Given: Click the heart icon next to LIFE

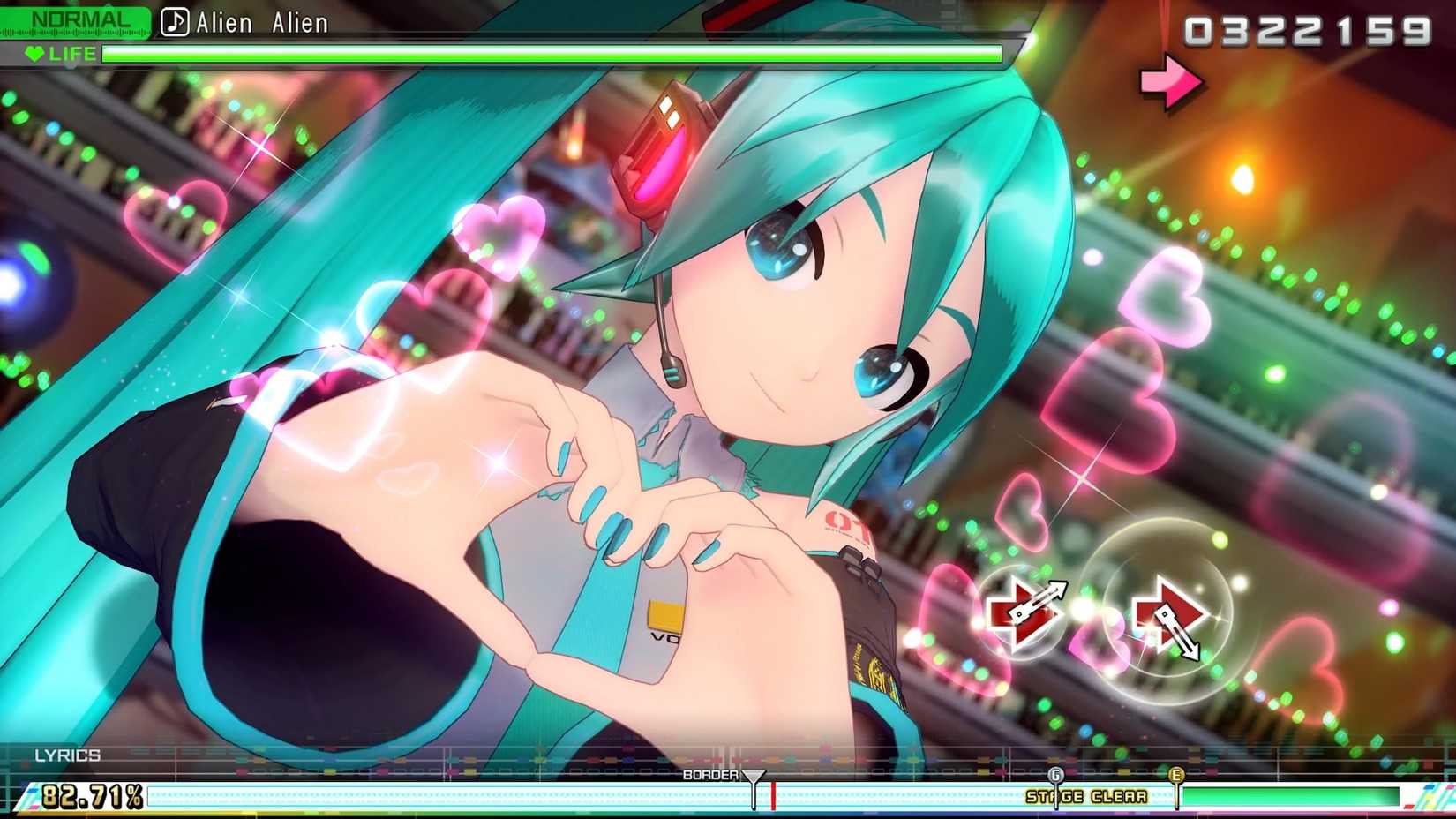Looking at the screenshot, I should click(34, 53).
